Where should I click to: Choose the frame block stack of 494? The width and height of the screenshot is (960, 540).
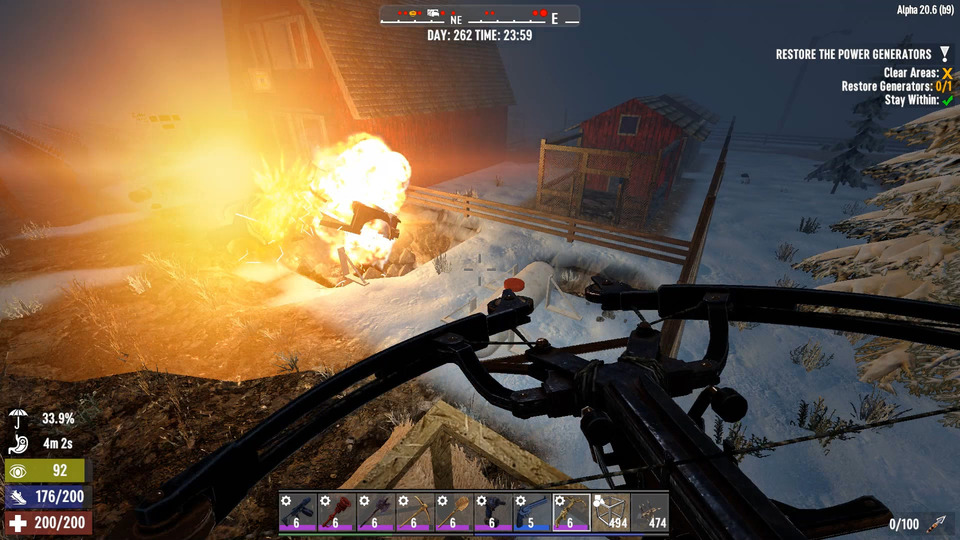[610, 511]
